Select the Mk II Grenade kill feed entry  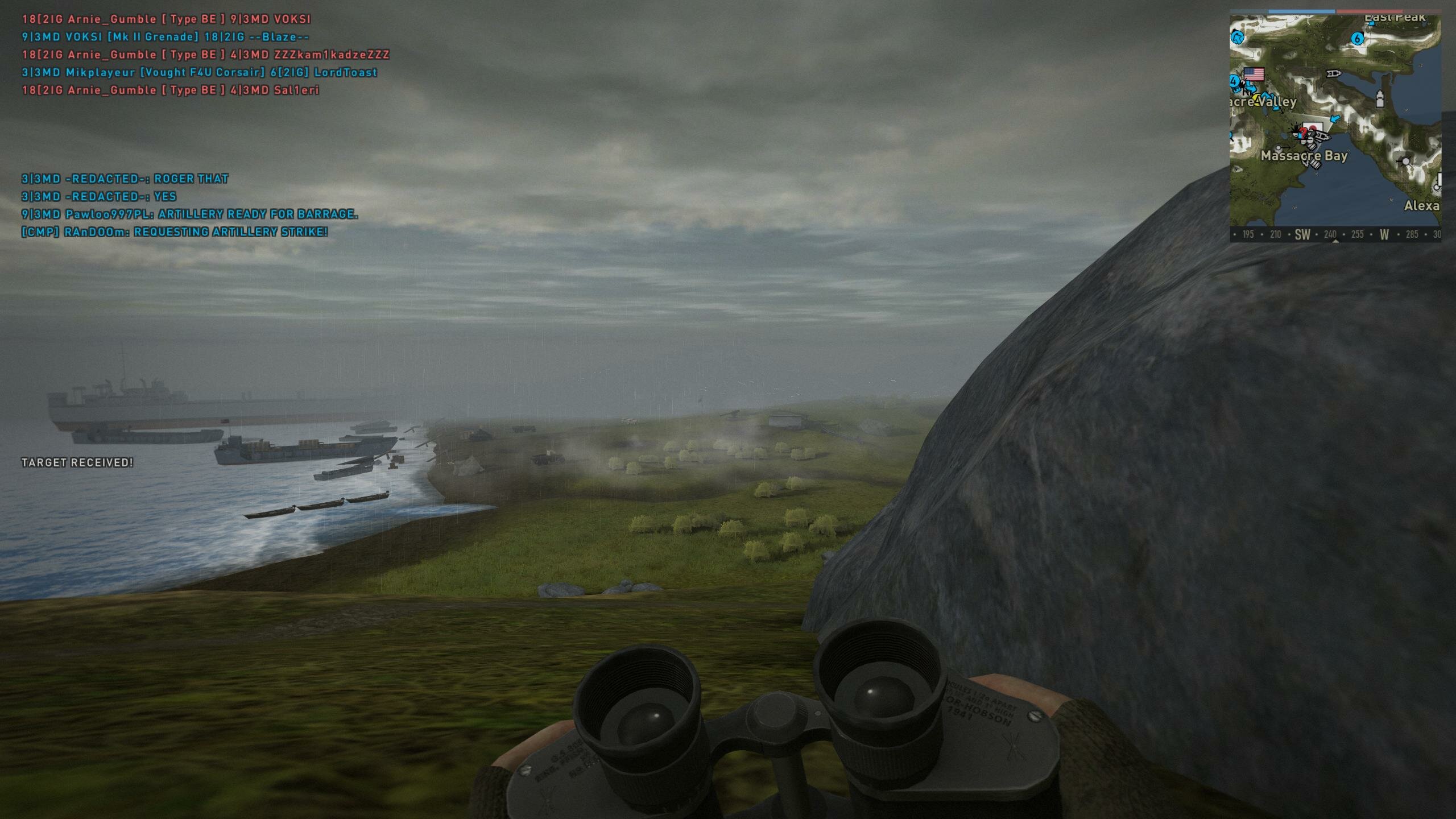coord(166,37)
